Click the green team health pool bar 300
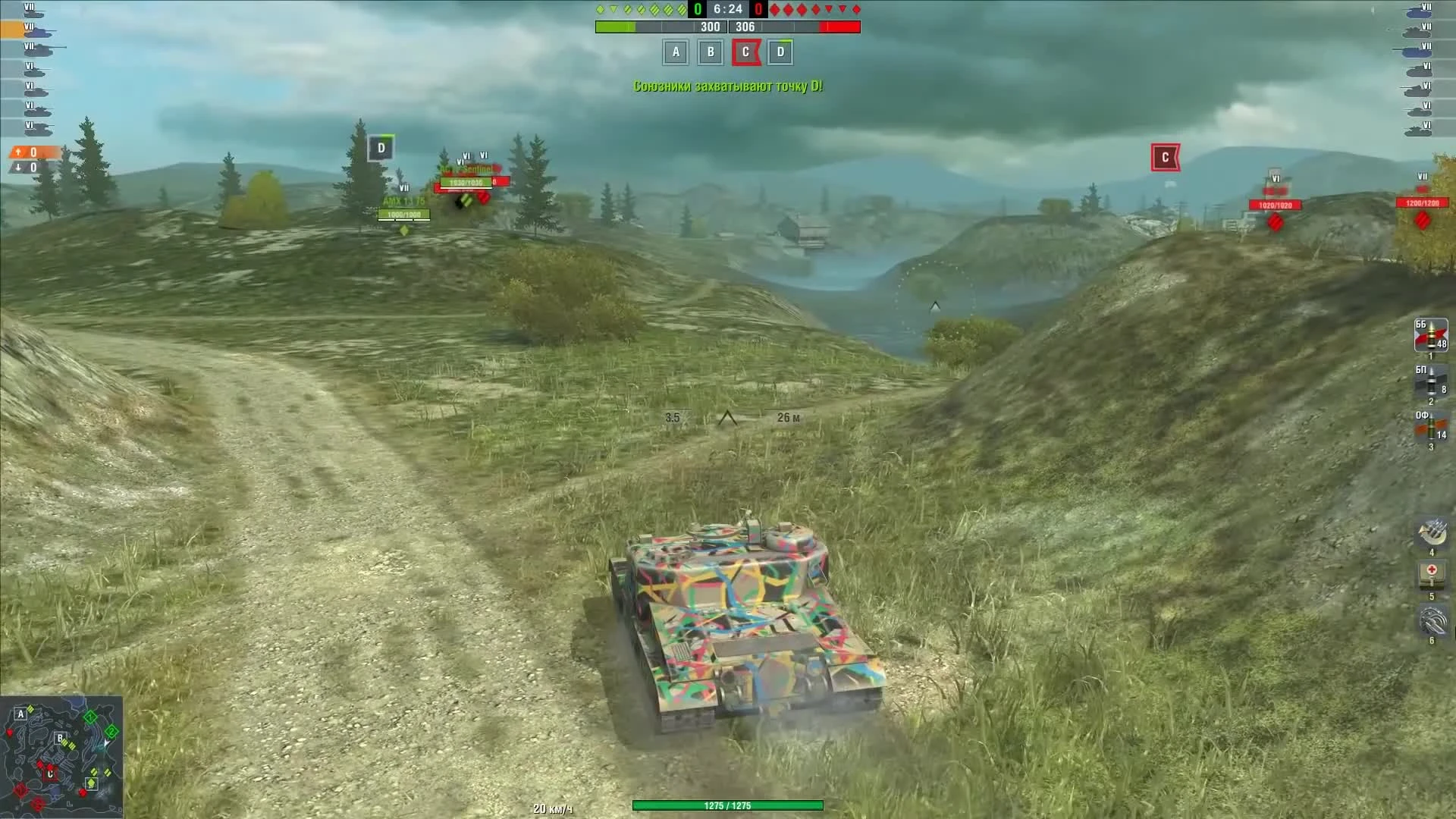This screenshot has height=819, width=1456. [660, 27]
